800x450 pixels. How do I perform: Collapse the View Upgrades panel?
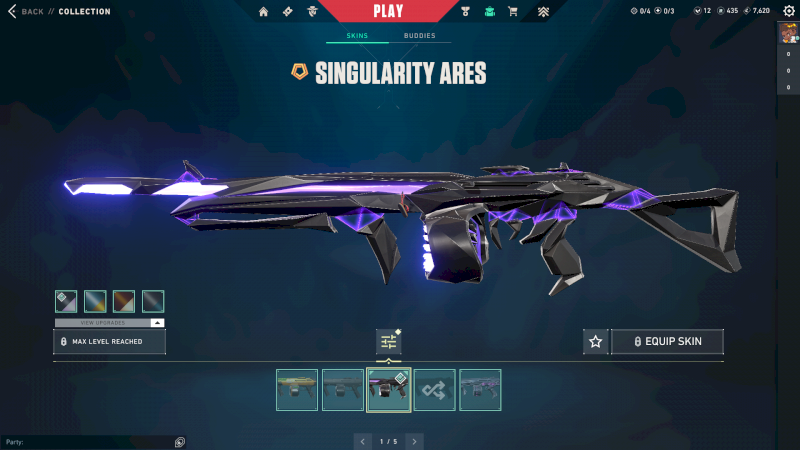click(x=158, y=323)
